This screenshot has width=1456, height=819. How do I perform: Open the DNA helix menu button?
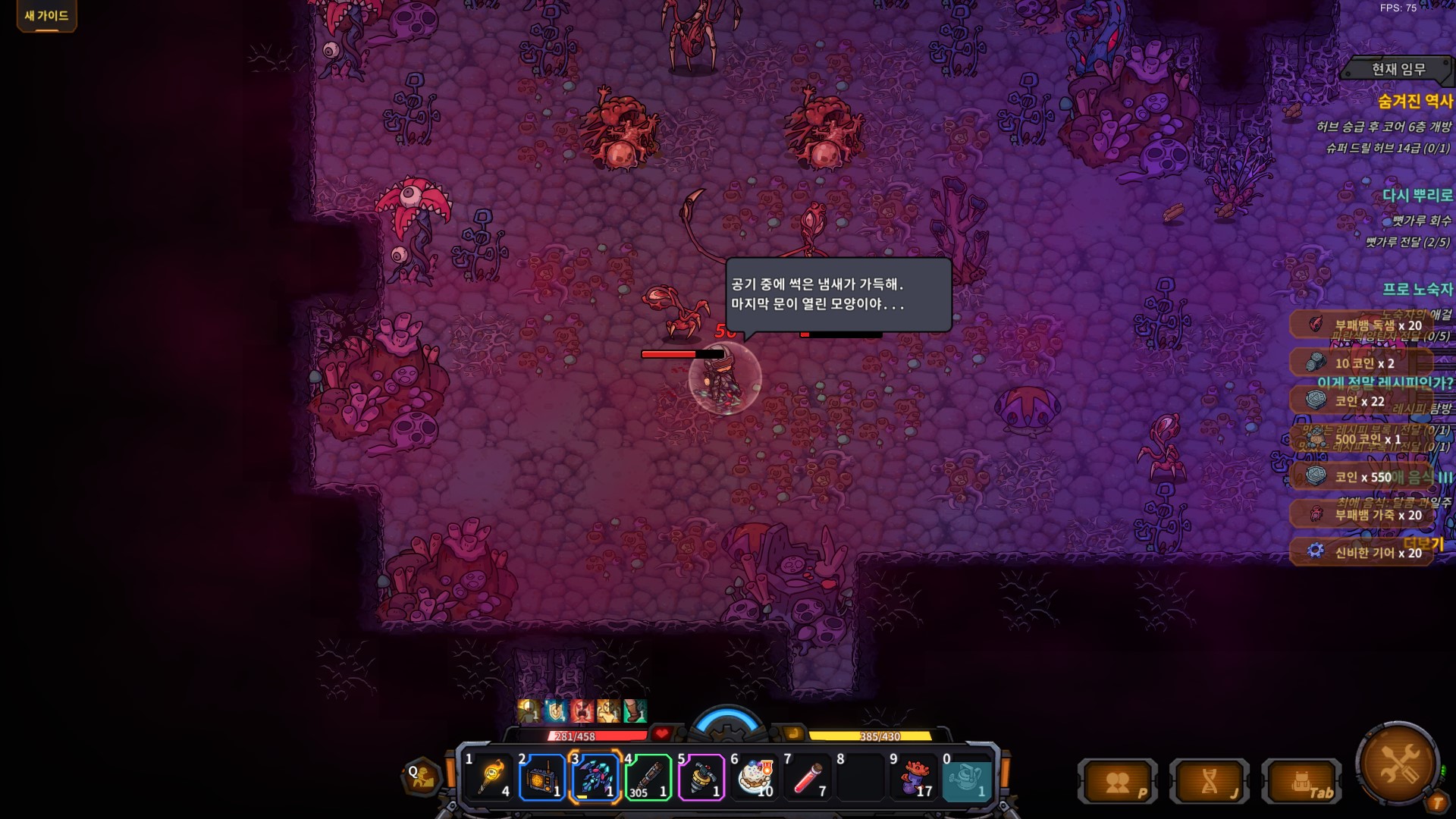click(1210, 782)
